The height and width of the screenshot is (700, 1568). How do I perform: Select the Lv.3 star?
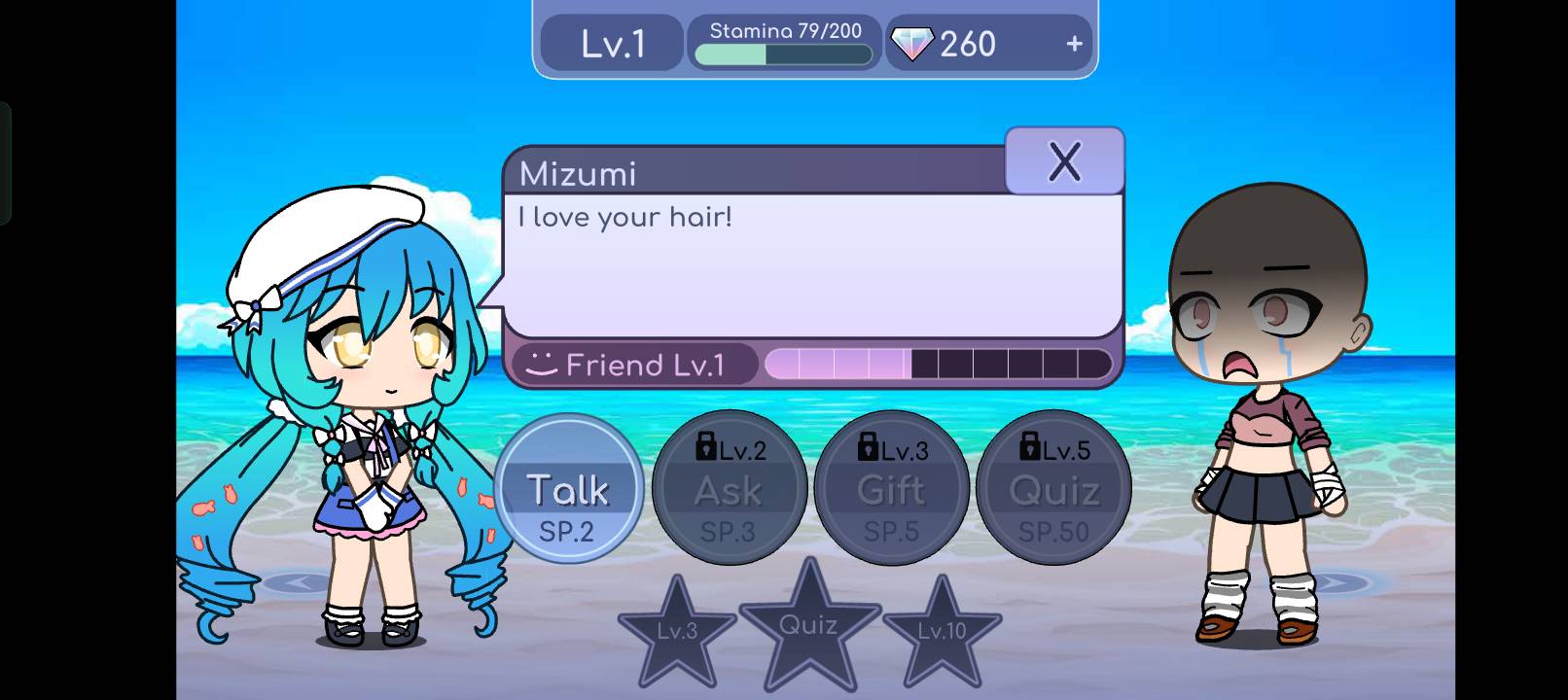[x=677, y=633]
